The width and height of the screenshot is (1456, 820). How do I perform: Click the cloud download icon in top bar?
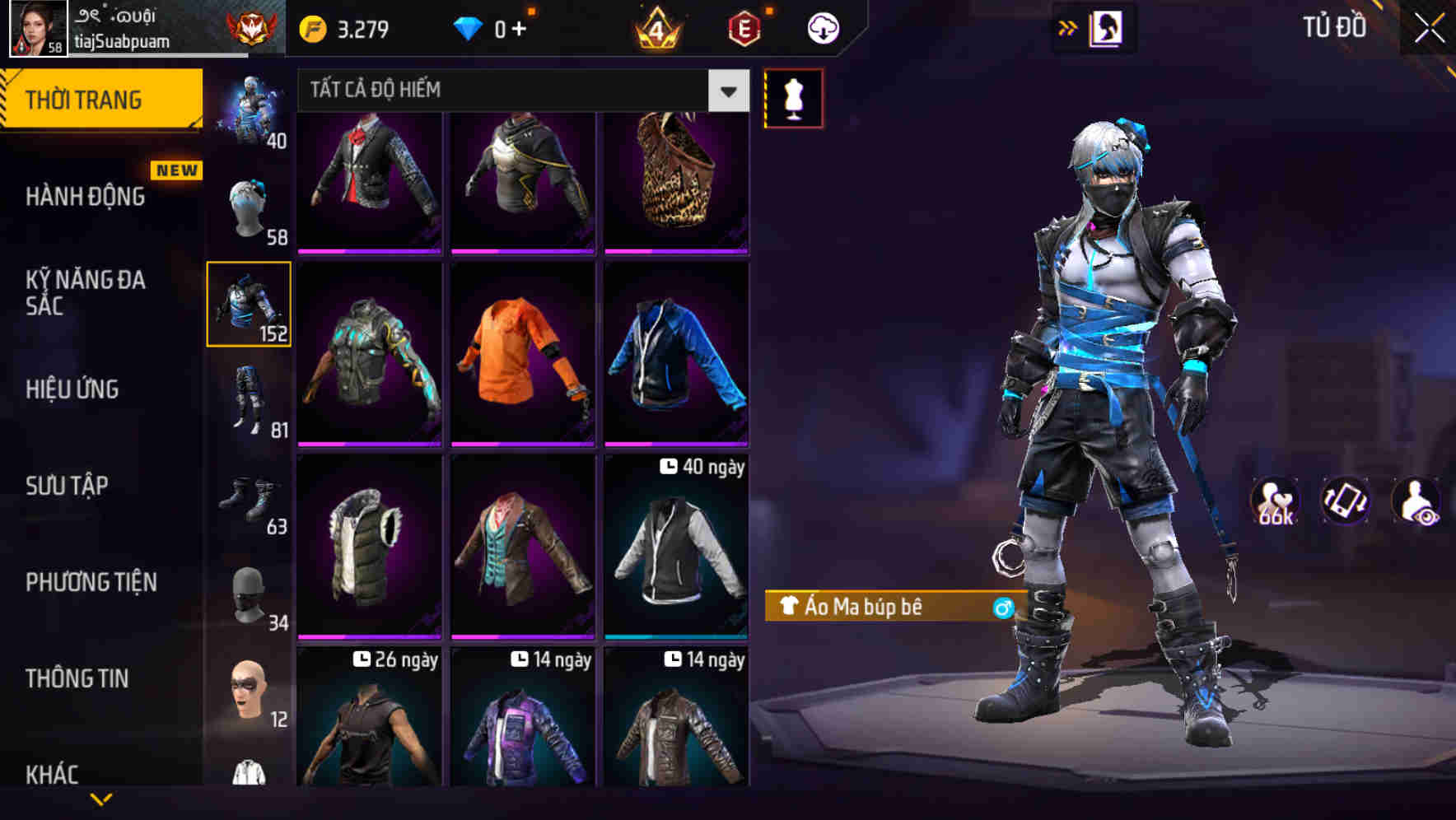pos(823,27)
